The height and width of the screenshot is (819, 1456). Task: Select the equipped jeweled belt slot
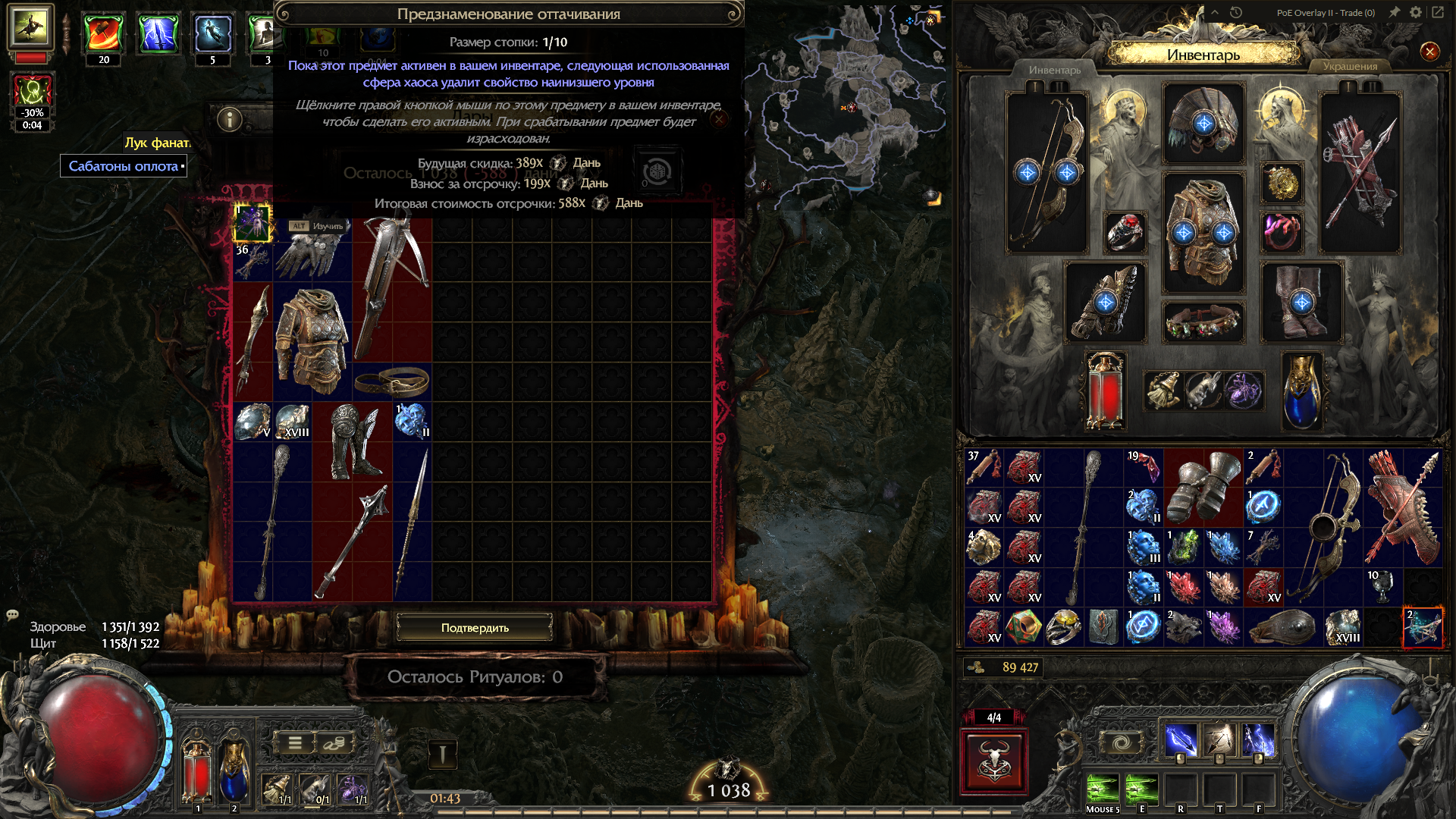(x=1203, y=322)
